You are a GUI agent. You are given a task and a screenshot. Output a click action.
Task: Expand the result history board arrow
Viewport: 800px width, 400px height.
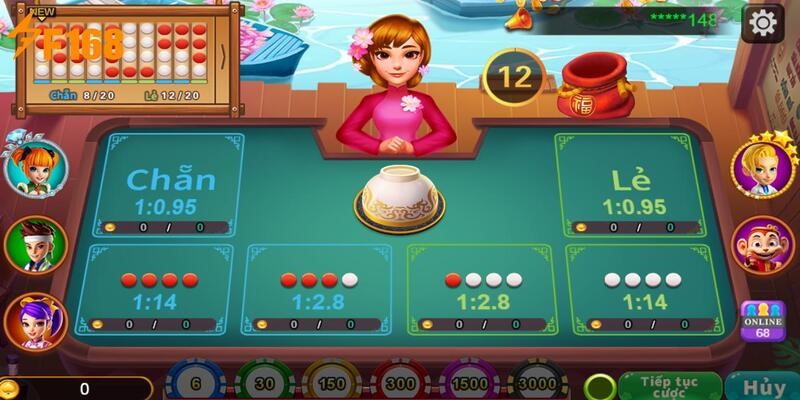tap(222, 50)
